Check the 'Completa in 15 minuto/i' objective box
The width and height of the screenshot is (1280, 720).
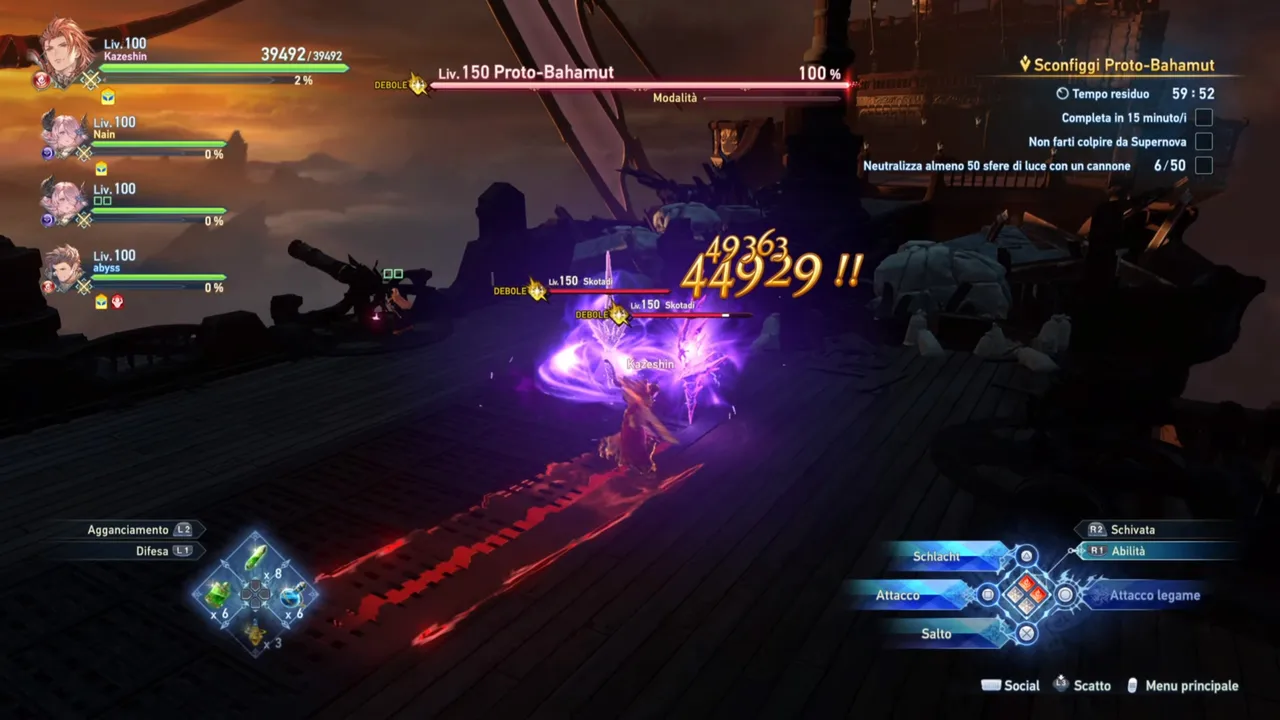[1204, 117]
